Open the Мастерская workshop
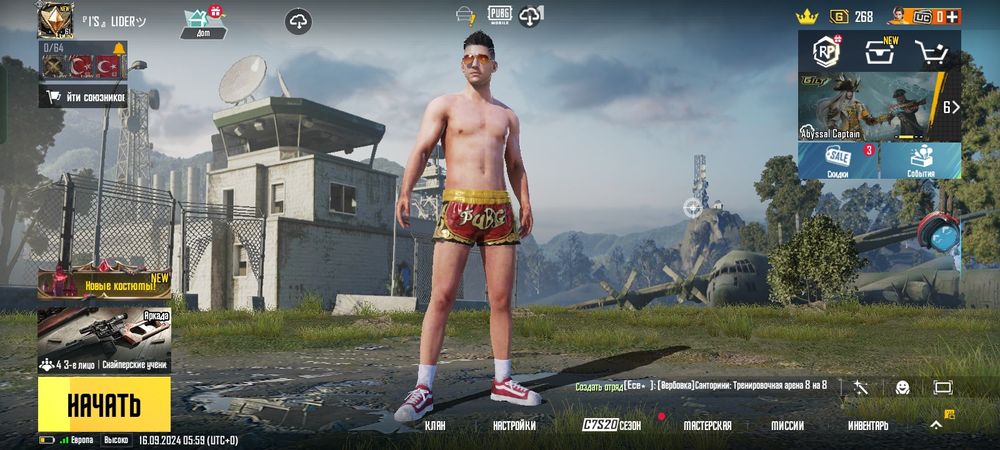The height and width of the screenshot is (450, 1000). tap(707, 426)
